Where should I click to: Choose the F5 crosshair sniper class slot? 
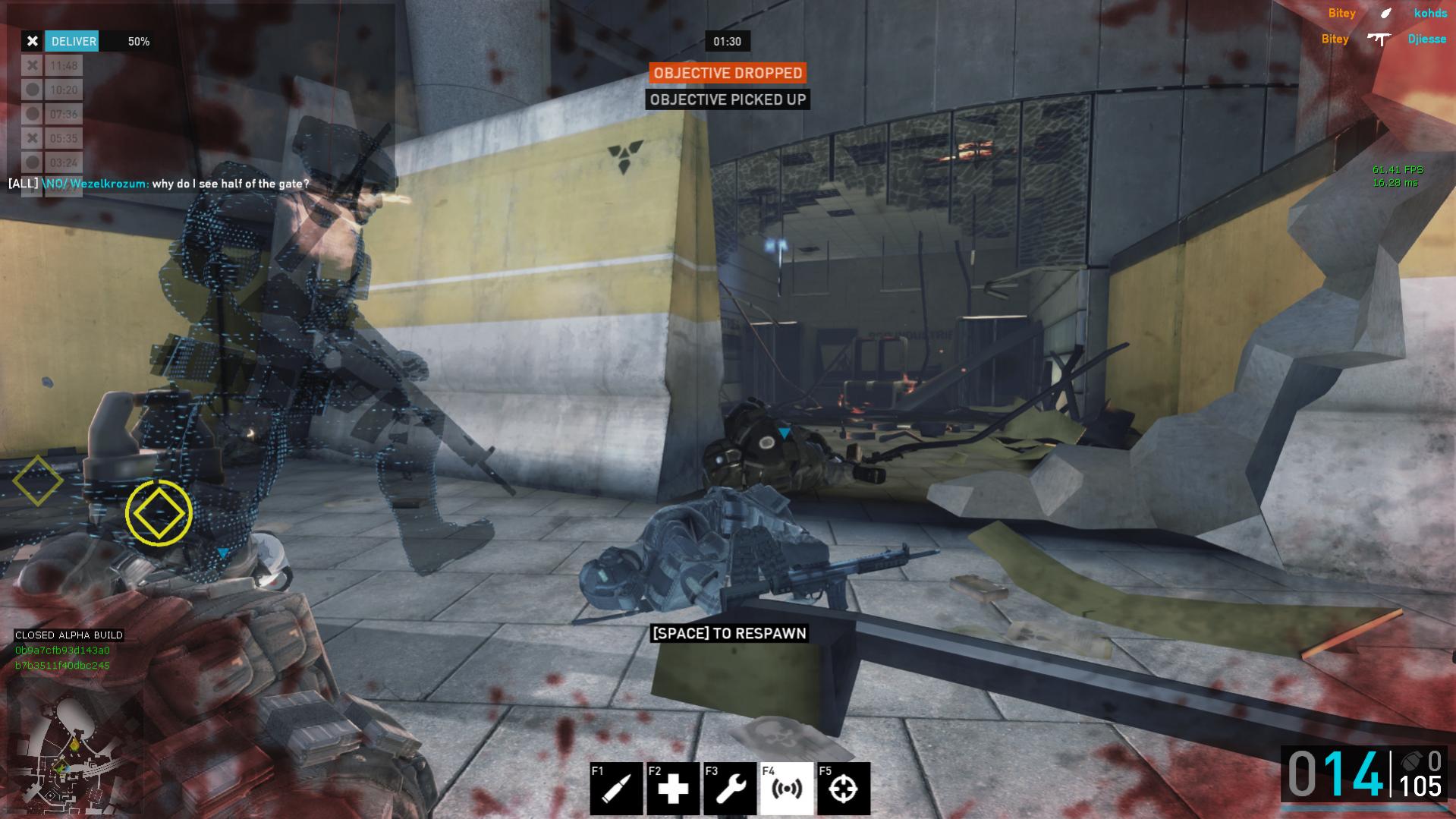coord(844,789)
